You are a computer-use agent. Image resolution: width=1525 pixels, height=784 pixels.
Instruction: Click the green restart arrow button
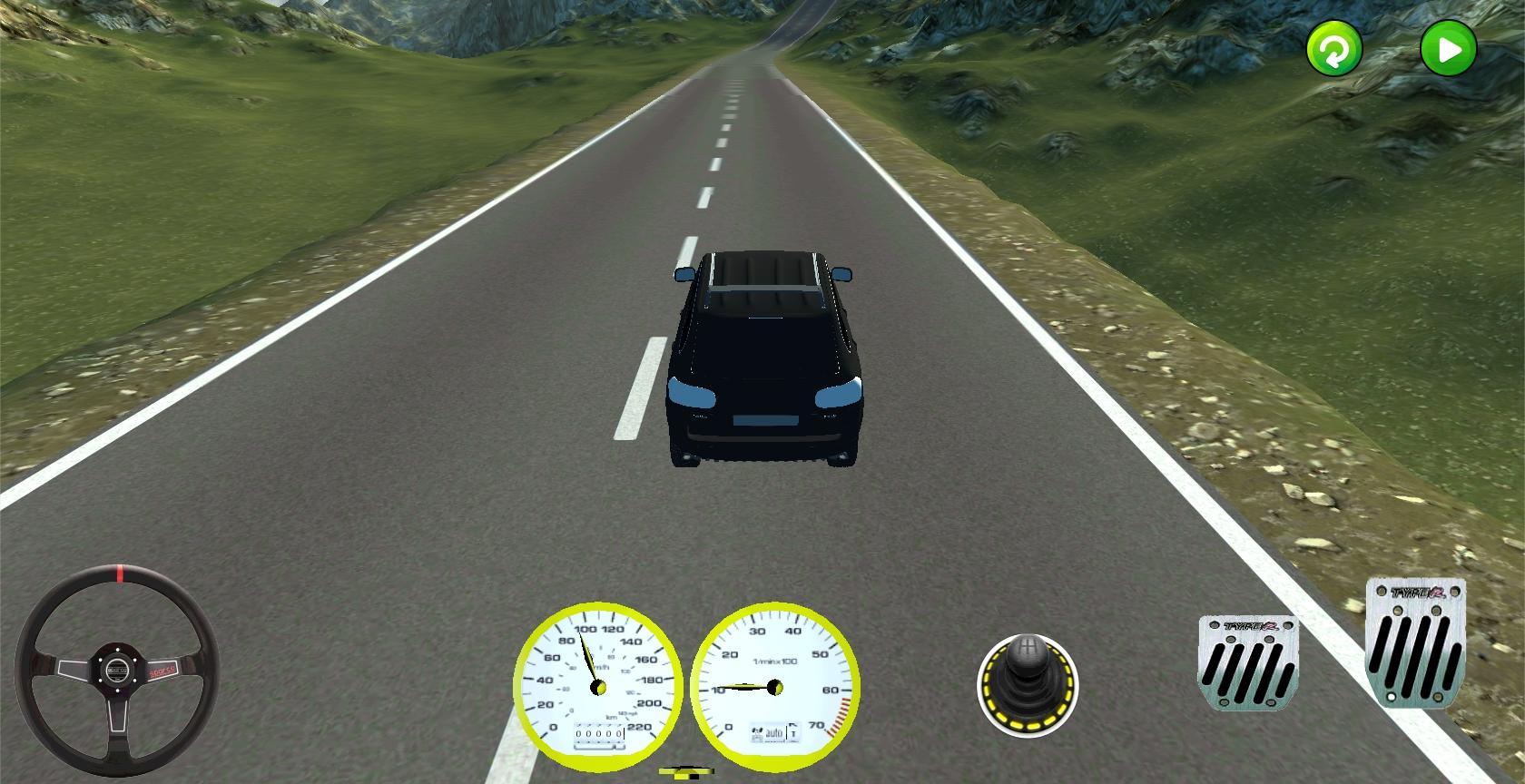(x=1333, y=49)
